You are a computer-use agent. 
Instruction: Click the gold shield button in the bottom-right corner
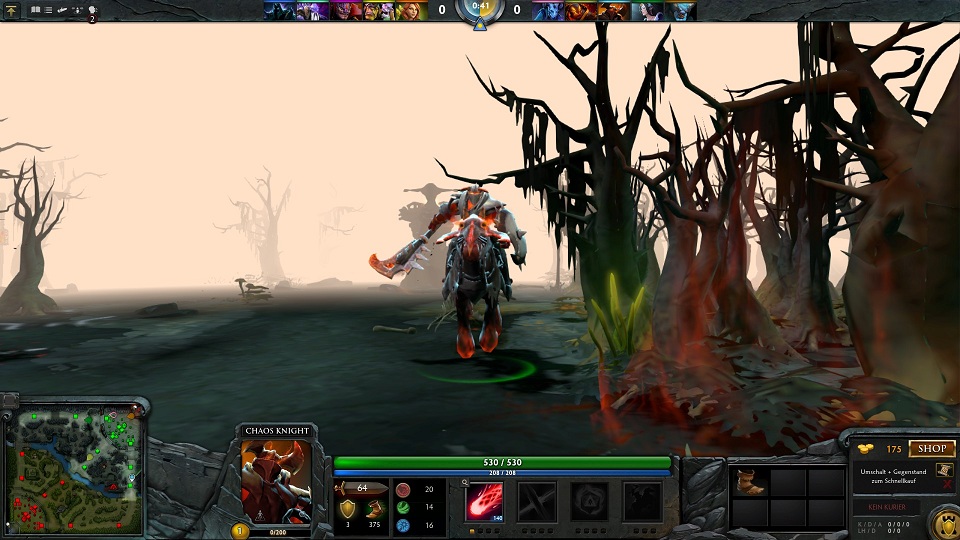[x=942, y=523]
